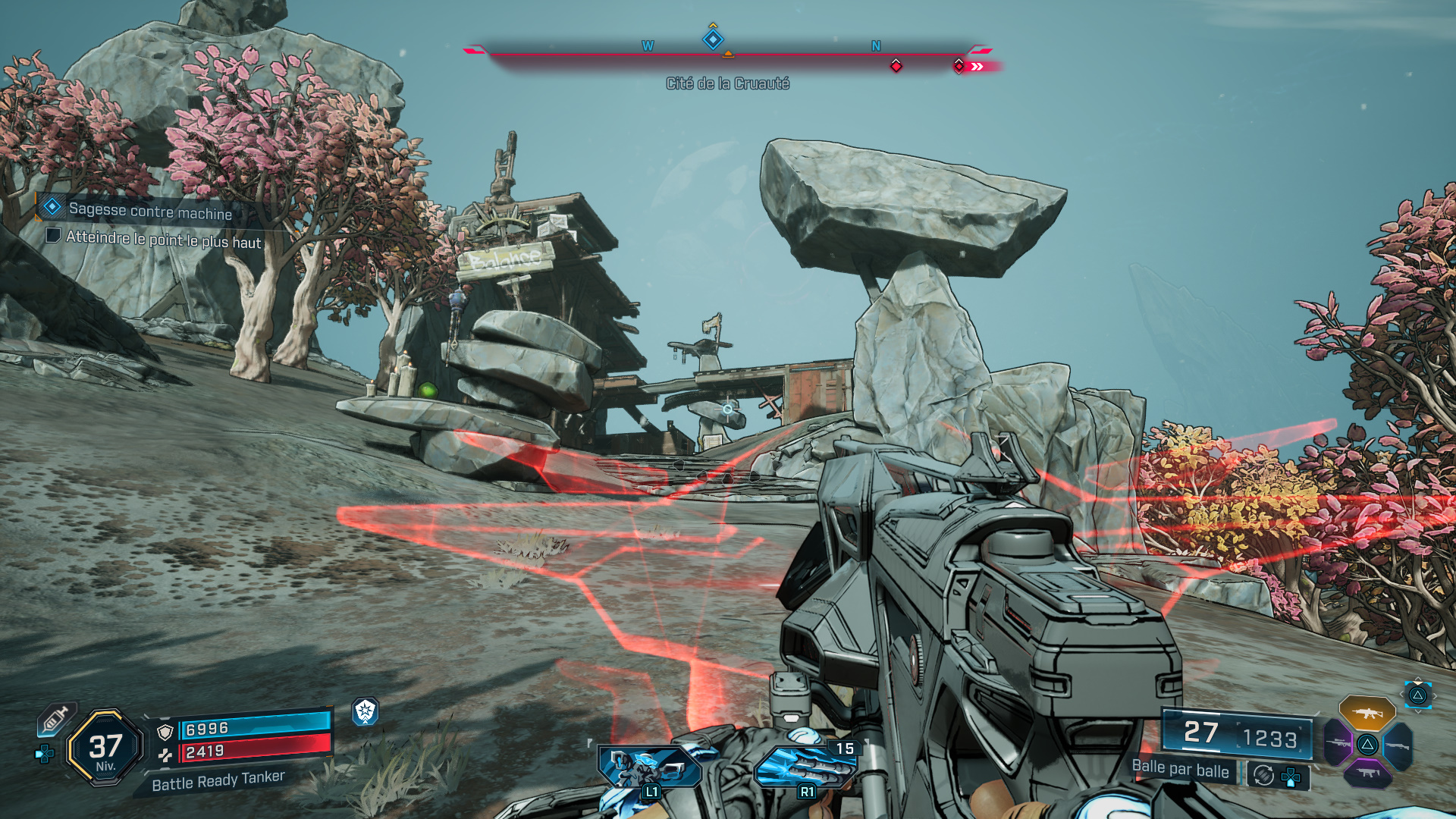Use the syringe repkit icon
This screenshot has width=1456, height=819.
(55, 718)
